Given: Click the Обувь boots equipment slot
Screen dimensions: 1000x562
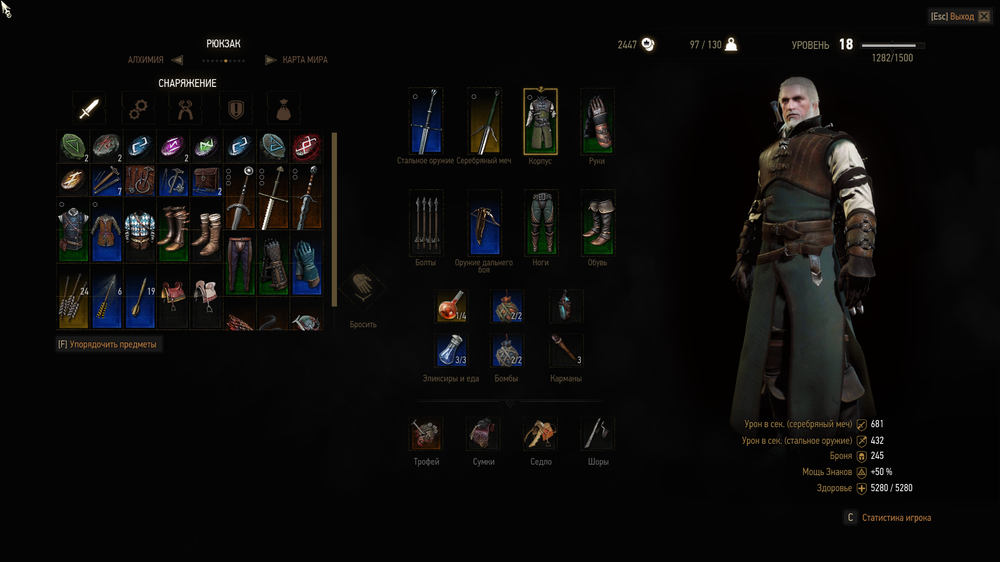Looking at the screenshot, I should coord(597,223).
